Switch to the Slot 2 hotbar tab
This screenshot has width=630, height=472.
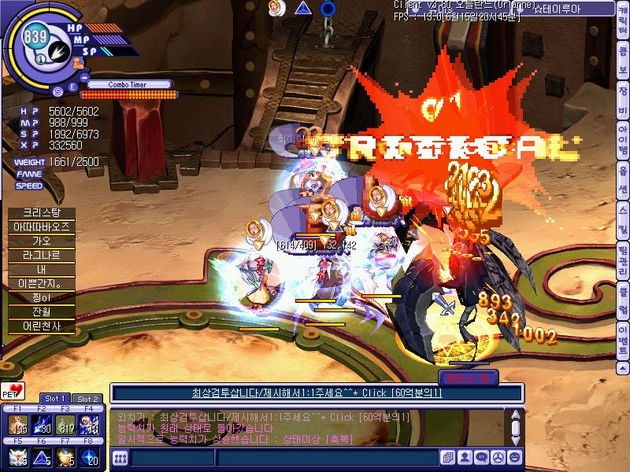coord(87,399)
